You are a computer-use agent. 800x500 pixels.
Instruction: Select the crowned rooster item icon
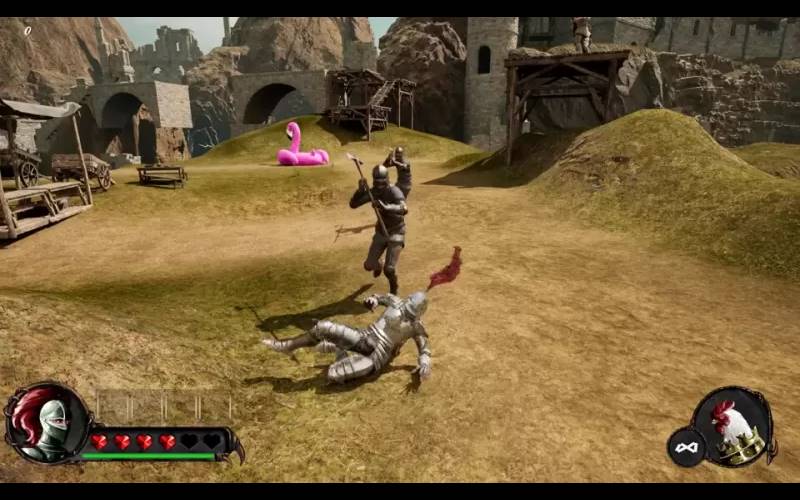click(x=733, y=427)
